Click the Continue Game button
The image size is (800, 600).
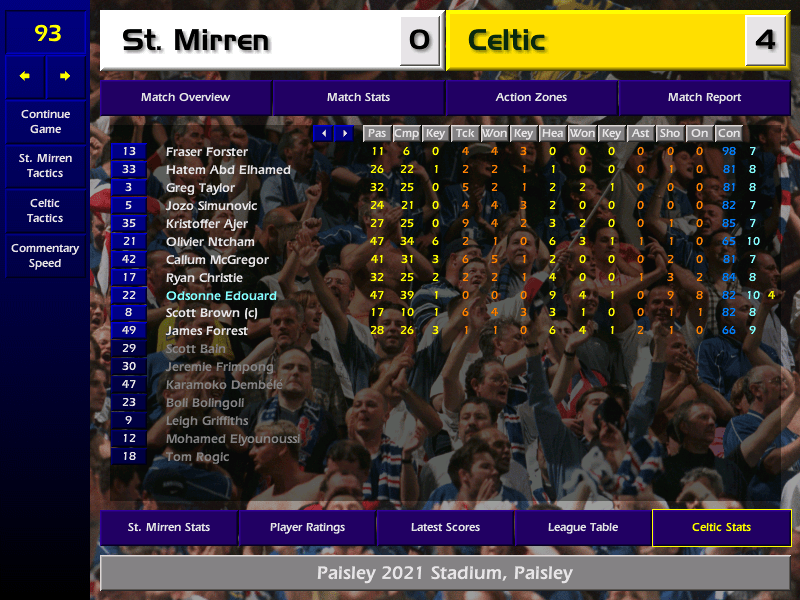click(x=45, y=121)
